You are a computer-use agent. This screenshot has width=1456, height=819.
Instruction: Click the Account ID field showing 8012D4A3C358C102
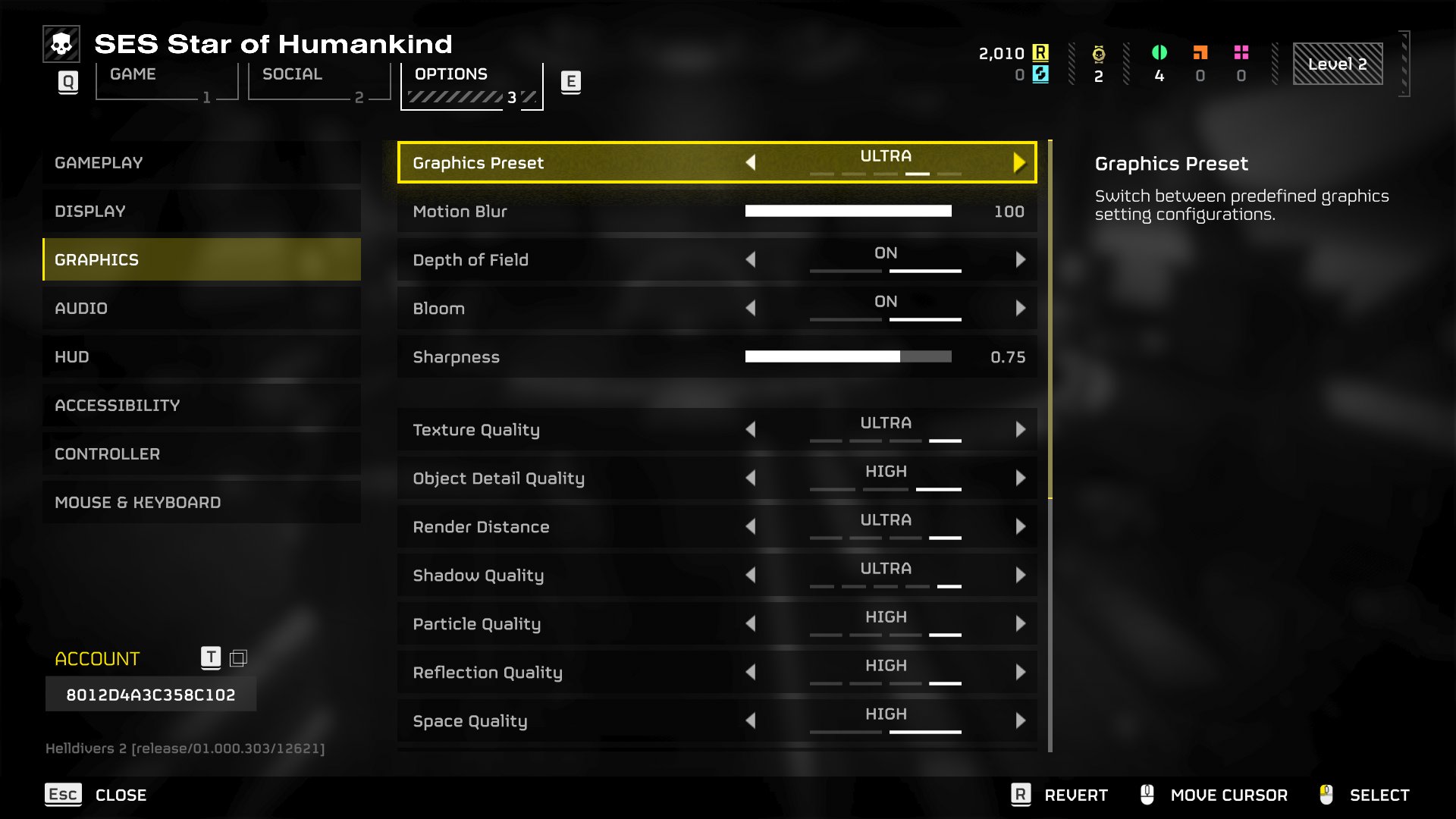click(x=151, y=694)
